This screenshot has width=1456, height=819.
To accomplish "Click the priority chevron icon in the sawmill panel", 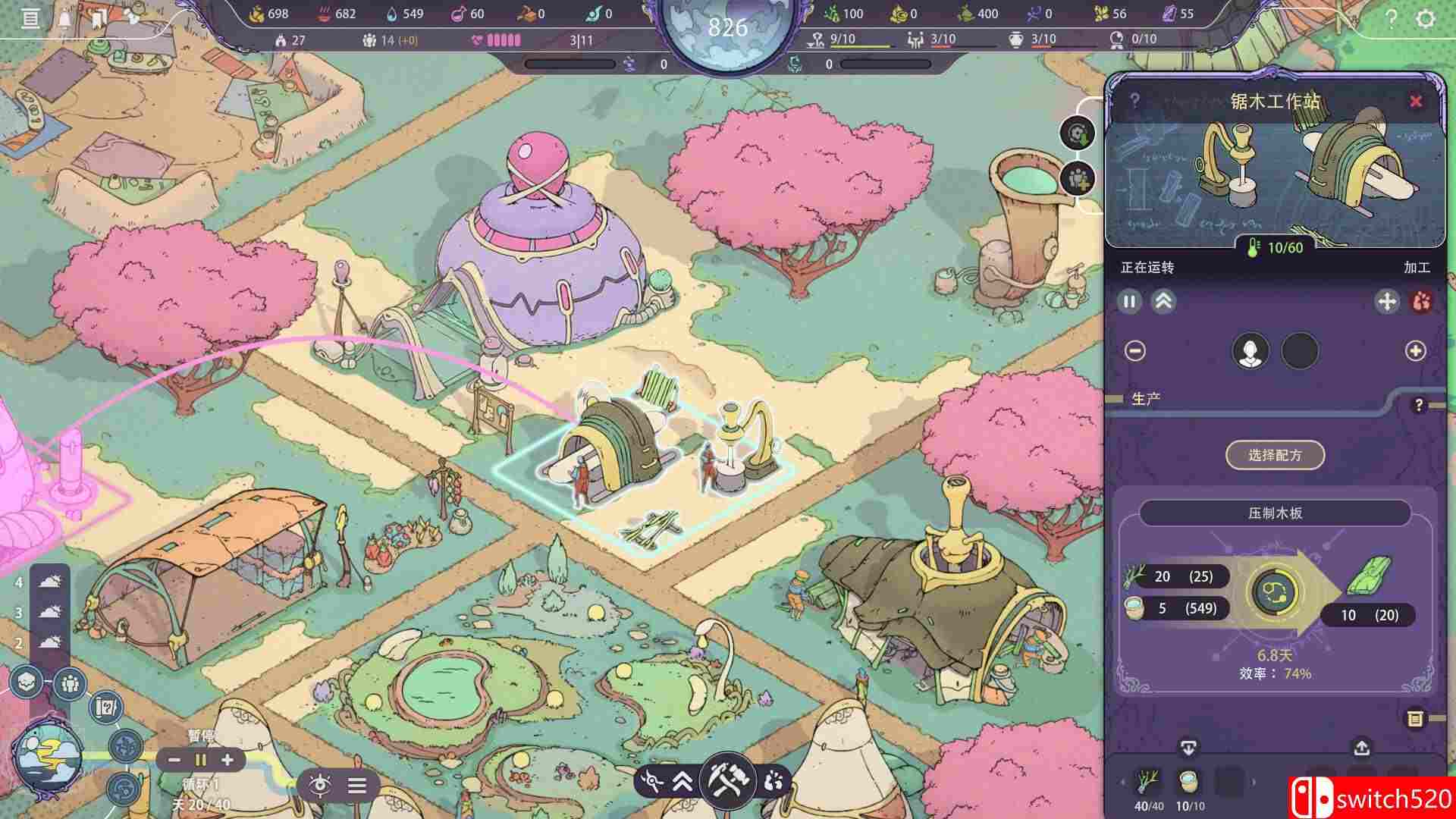I will pos(1166,301).
